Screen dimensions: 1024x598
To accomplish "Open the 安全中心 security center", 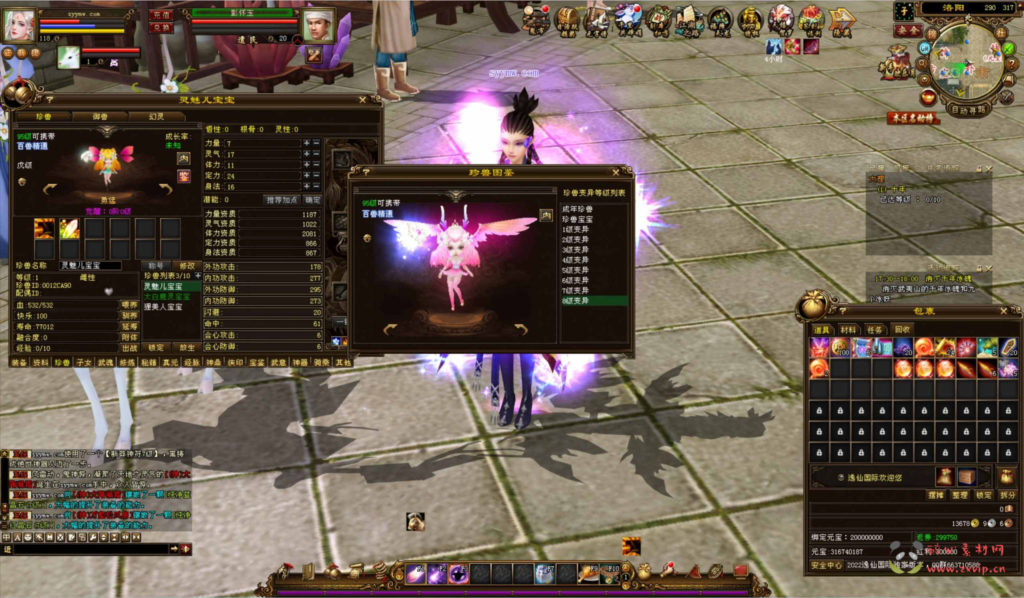I will 826,565.
